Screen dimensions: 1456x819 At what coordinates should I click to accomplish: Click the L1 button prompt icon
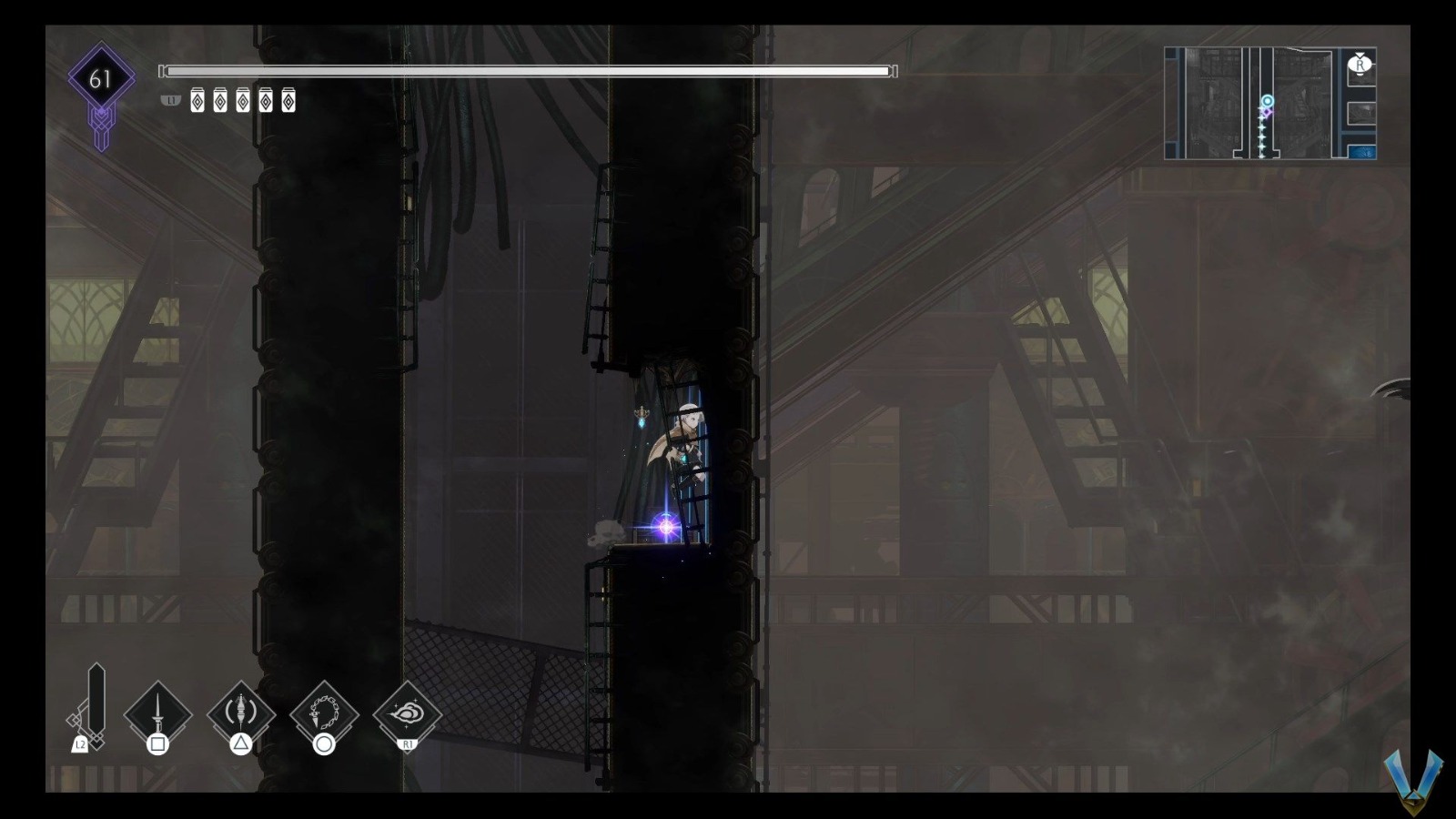[x=169, y=102]
